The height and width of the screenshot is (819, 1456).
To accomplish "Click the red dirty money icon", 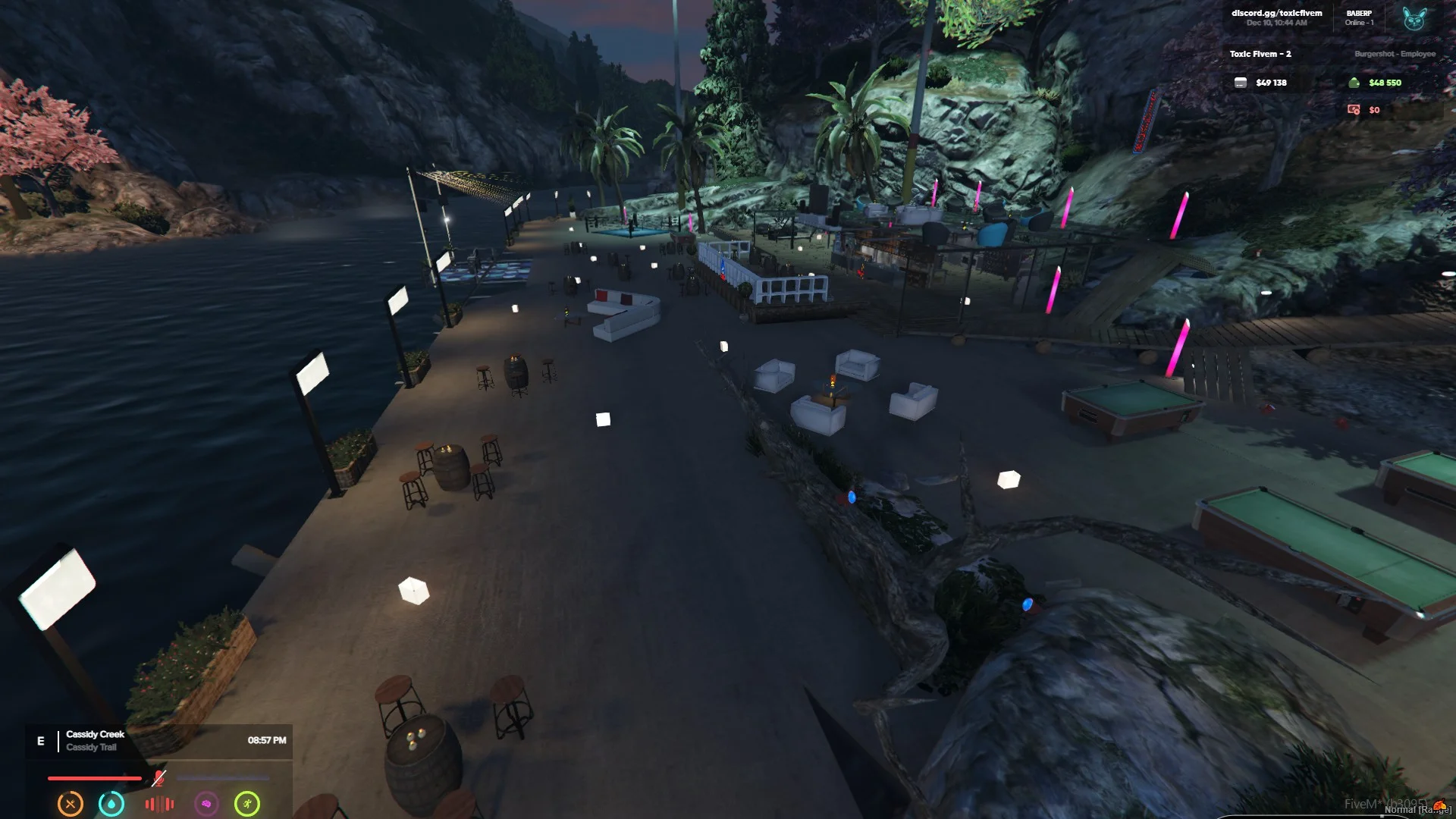I will pos(1354,110).
